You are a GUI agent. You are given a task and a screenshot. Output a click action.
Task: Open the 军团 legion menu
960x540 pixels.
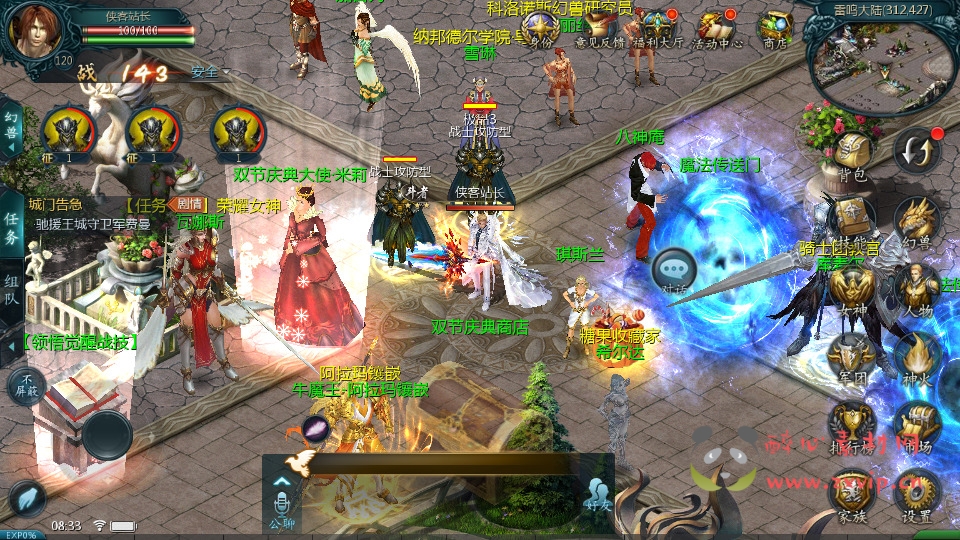(852, 357)
